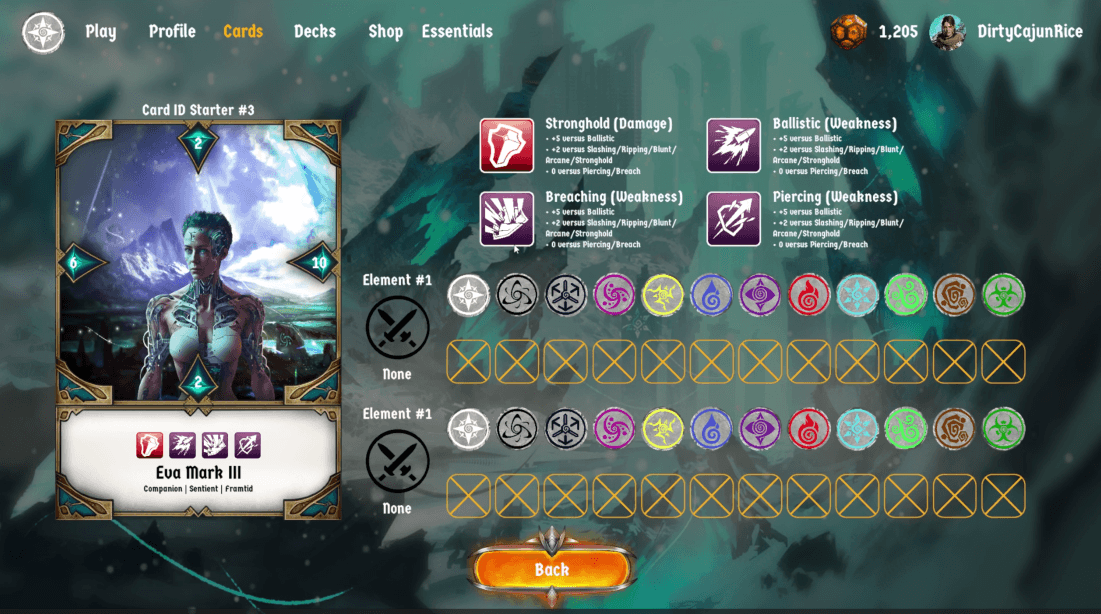Image resolution: width=1101 pixels, height=614 pixels.
Task: Go to the Profile page
Action: pyautogui.click(x=172, y=32)
